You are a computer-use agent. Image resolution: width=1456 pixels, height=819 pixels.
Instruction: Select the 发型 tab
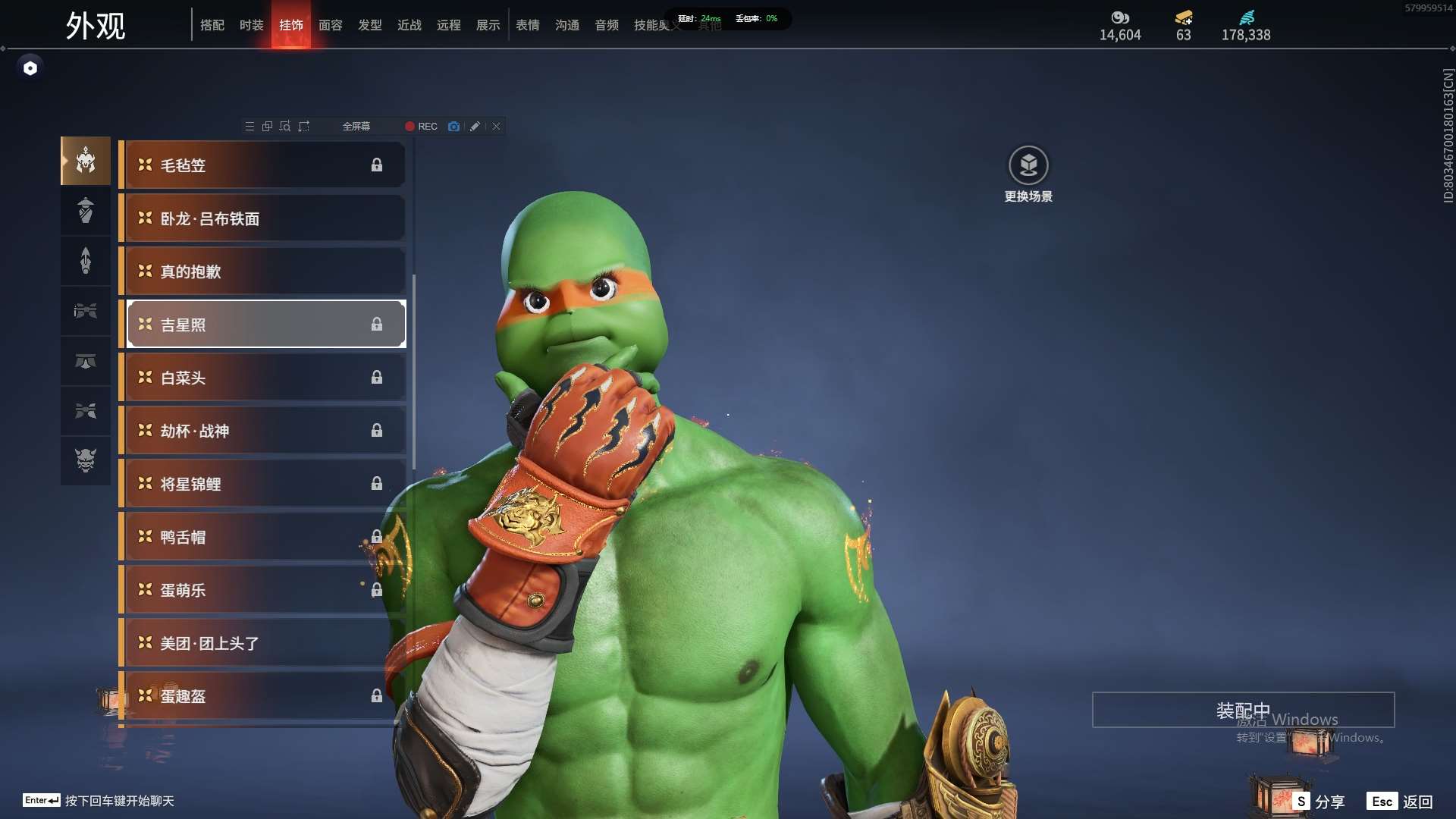(x=369, y=25)
